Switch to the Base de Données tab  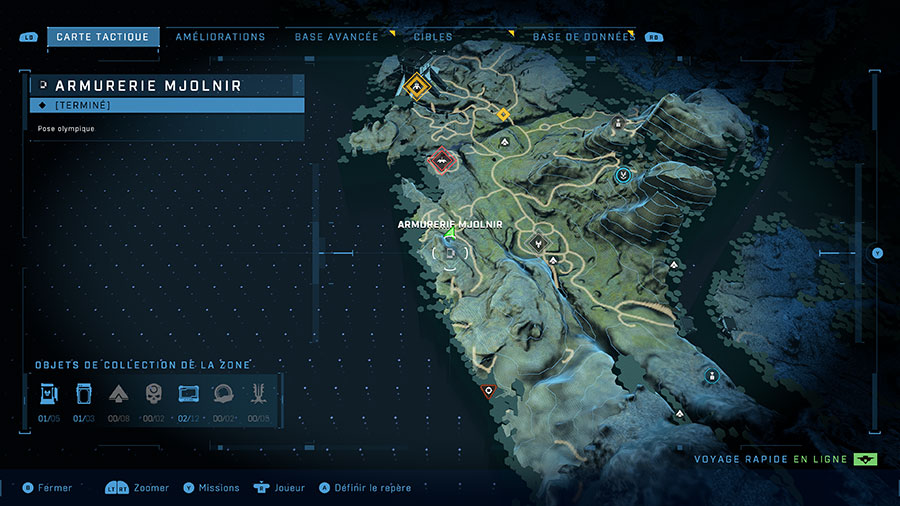click(584, 37)
